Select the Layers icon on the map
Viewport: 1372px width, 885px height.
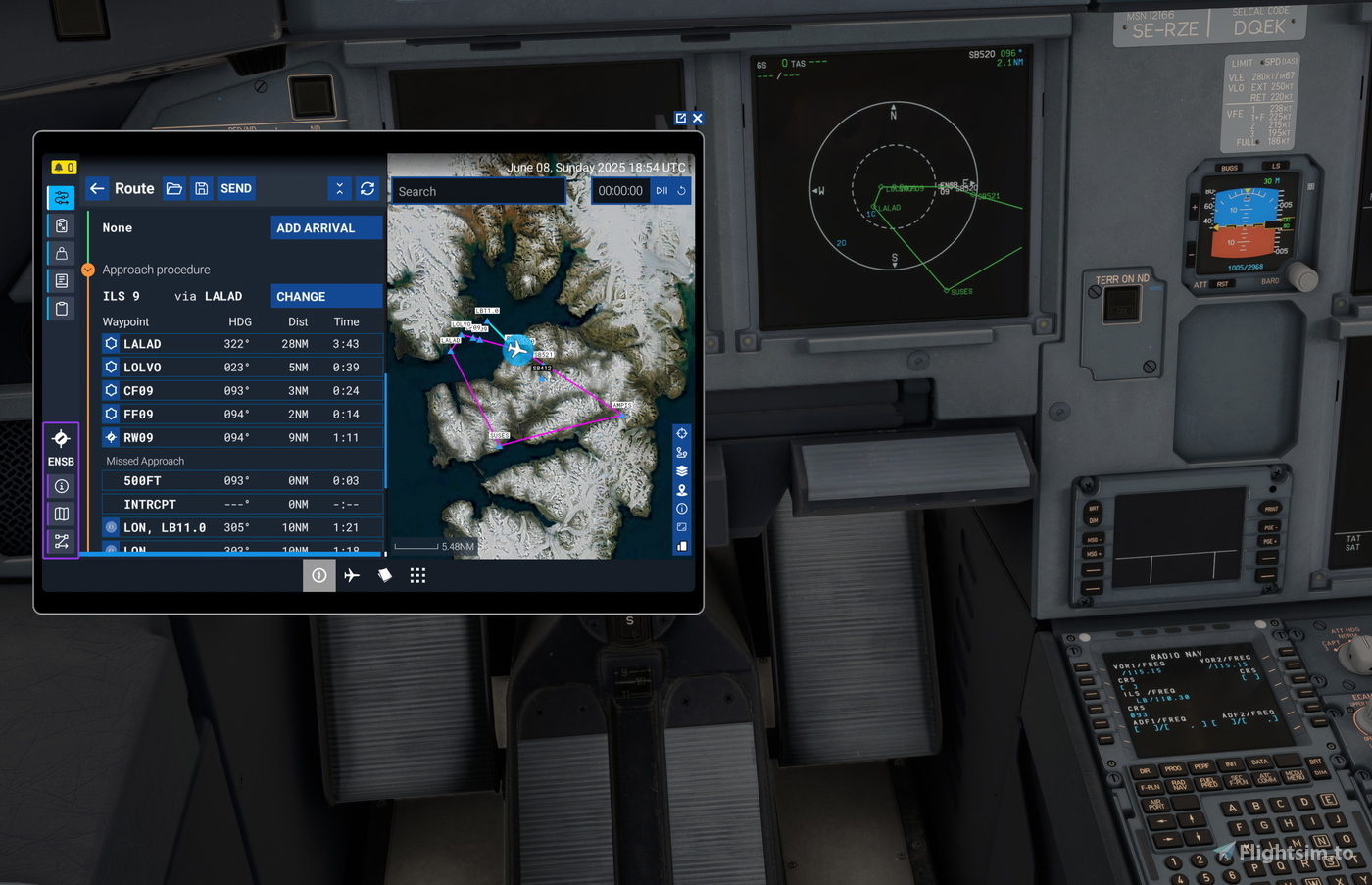[681, 470]
